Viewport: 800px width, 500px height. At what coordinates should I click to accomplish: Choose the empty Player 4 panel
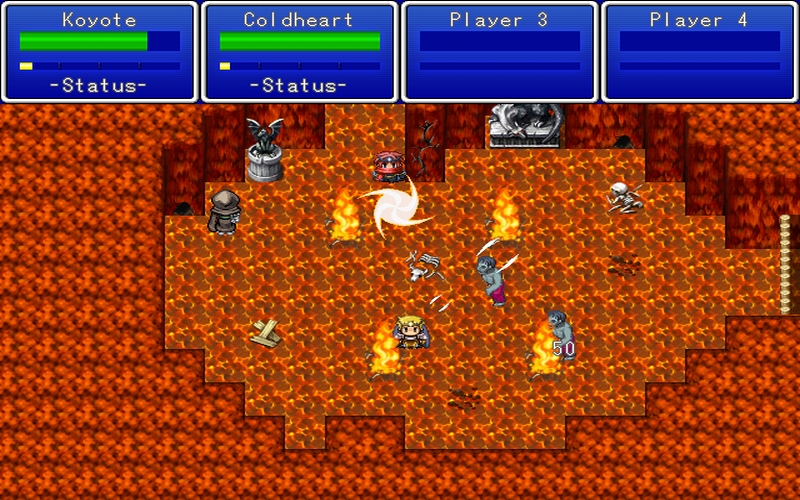coord(699,52)
